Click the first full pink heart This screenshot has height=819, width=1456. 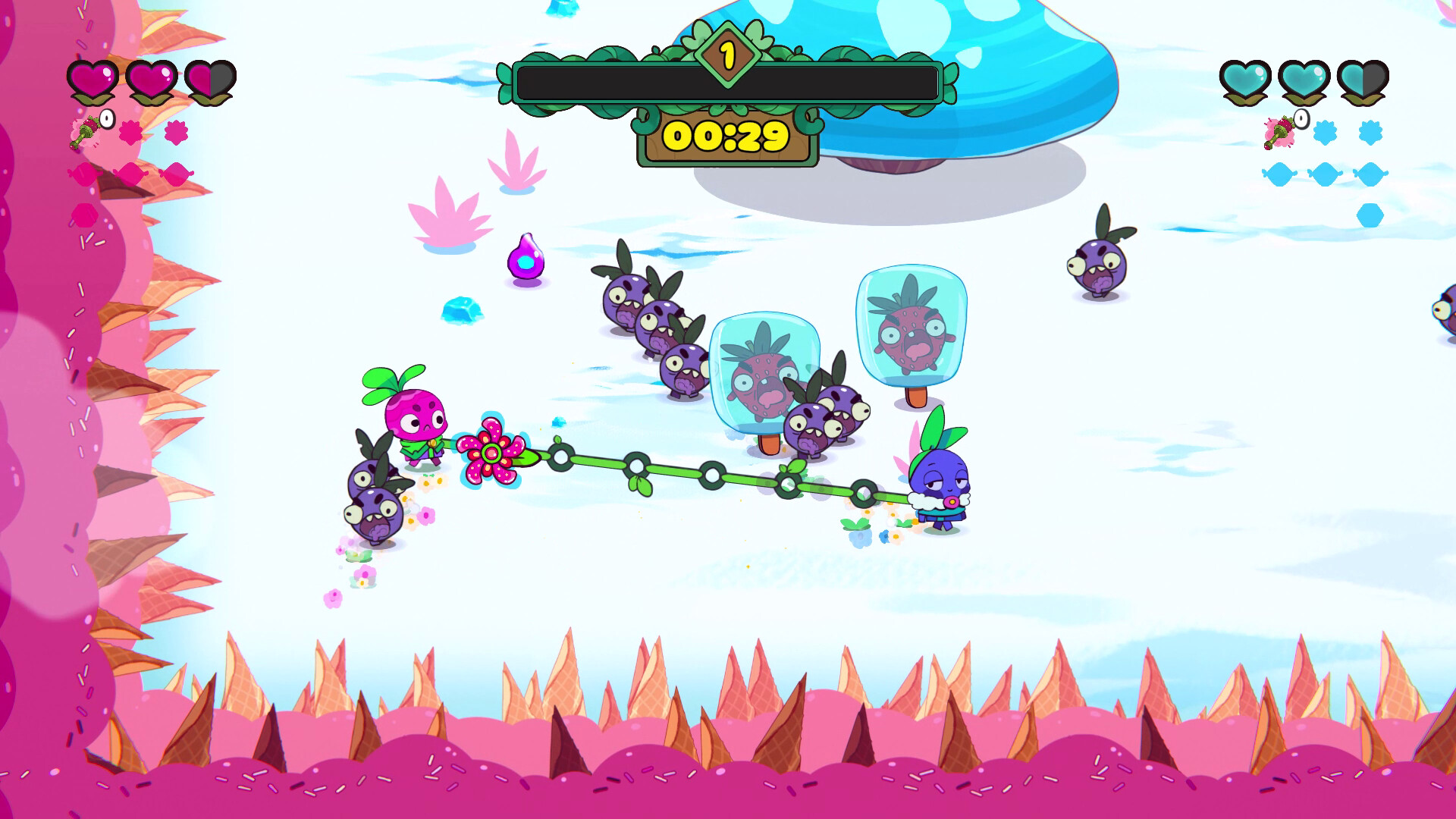pyautogui.click(x=91, y=78)
